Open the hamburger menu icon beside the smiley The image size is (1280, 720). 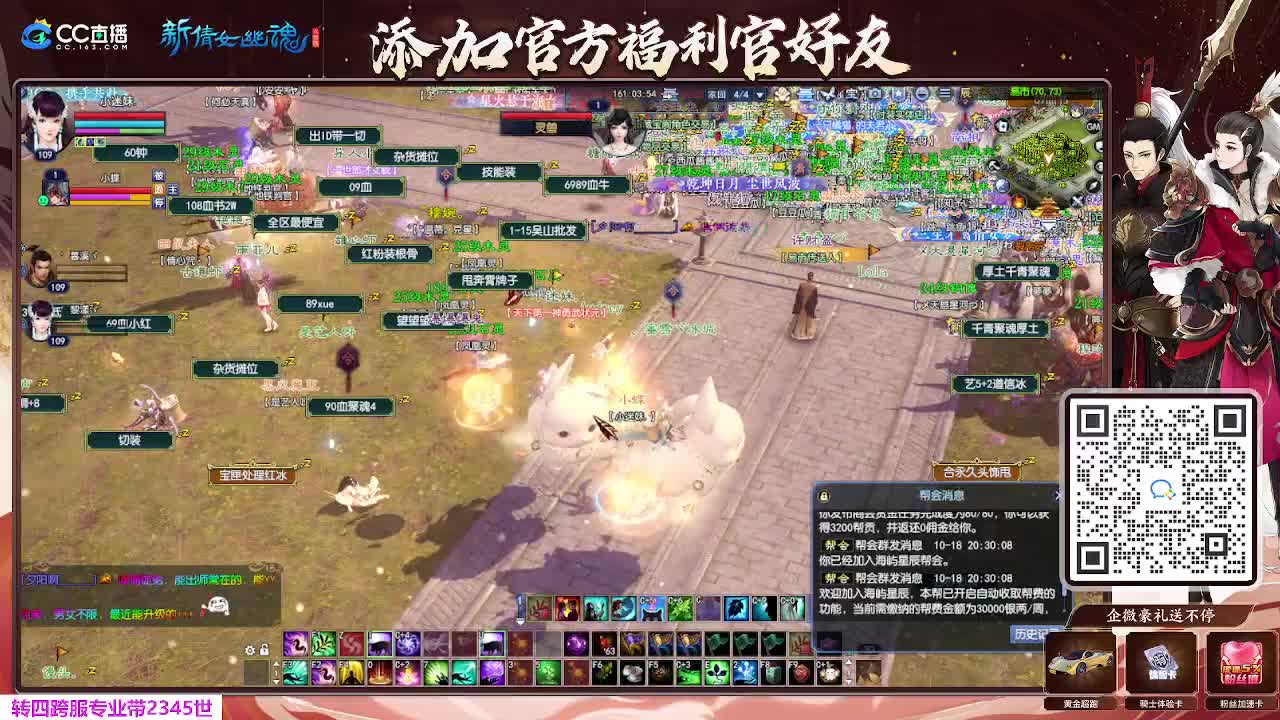click(x=944, y=94)
